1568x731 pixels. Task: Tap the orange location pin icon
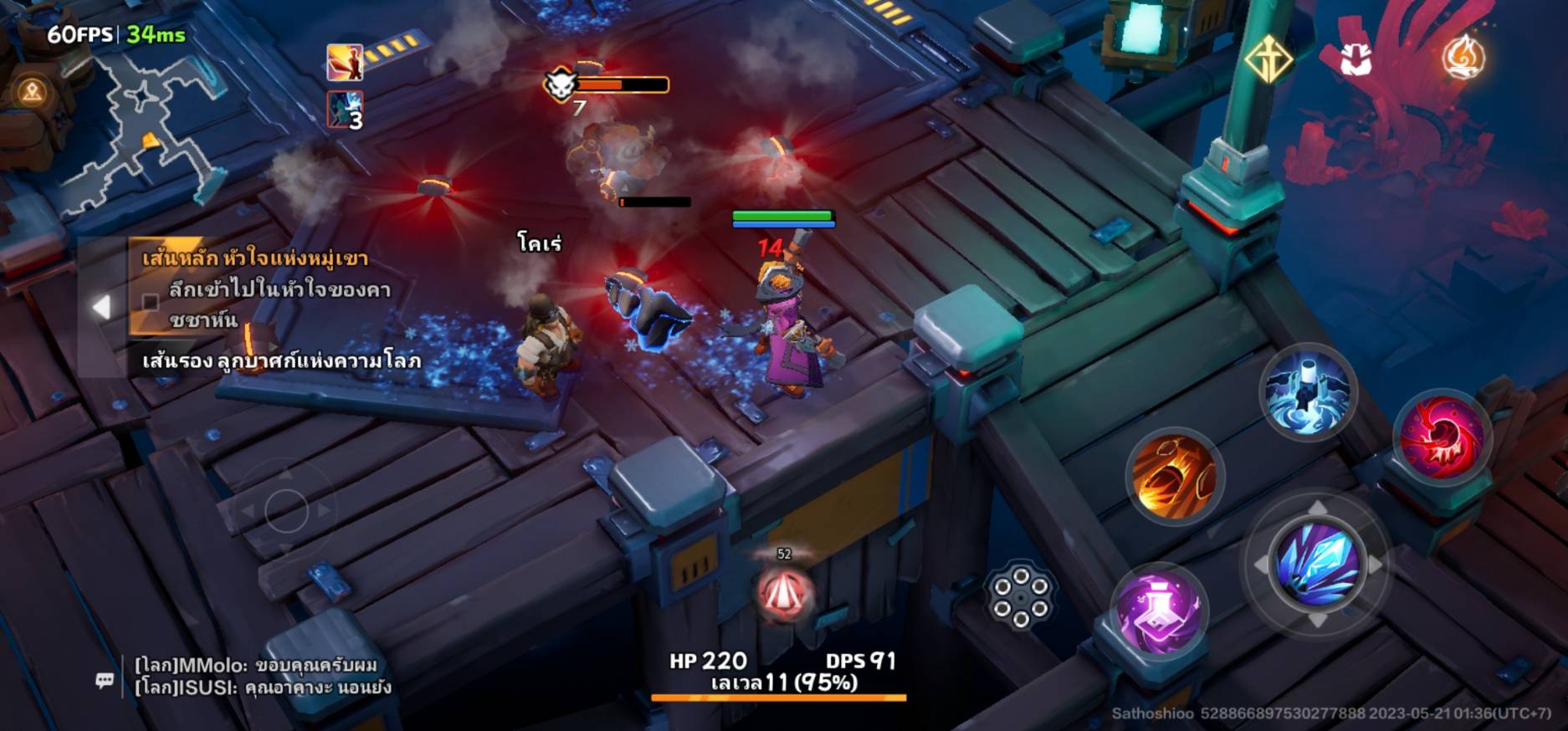(33, 91)
